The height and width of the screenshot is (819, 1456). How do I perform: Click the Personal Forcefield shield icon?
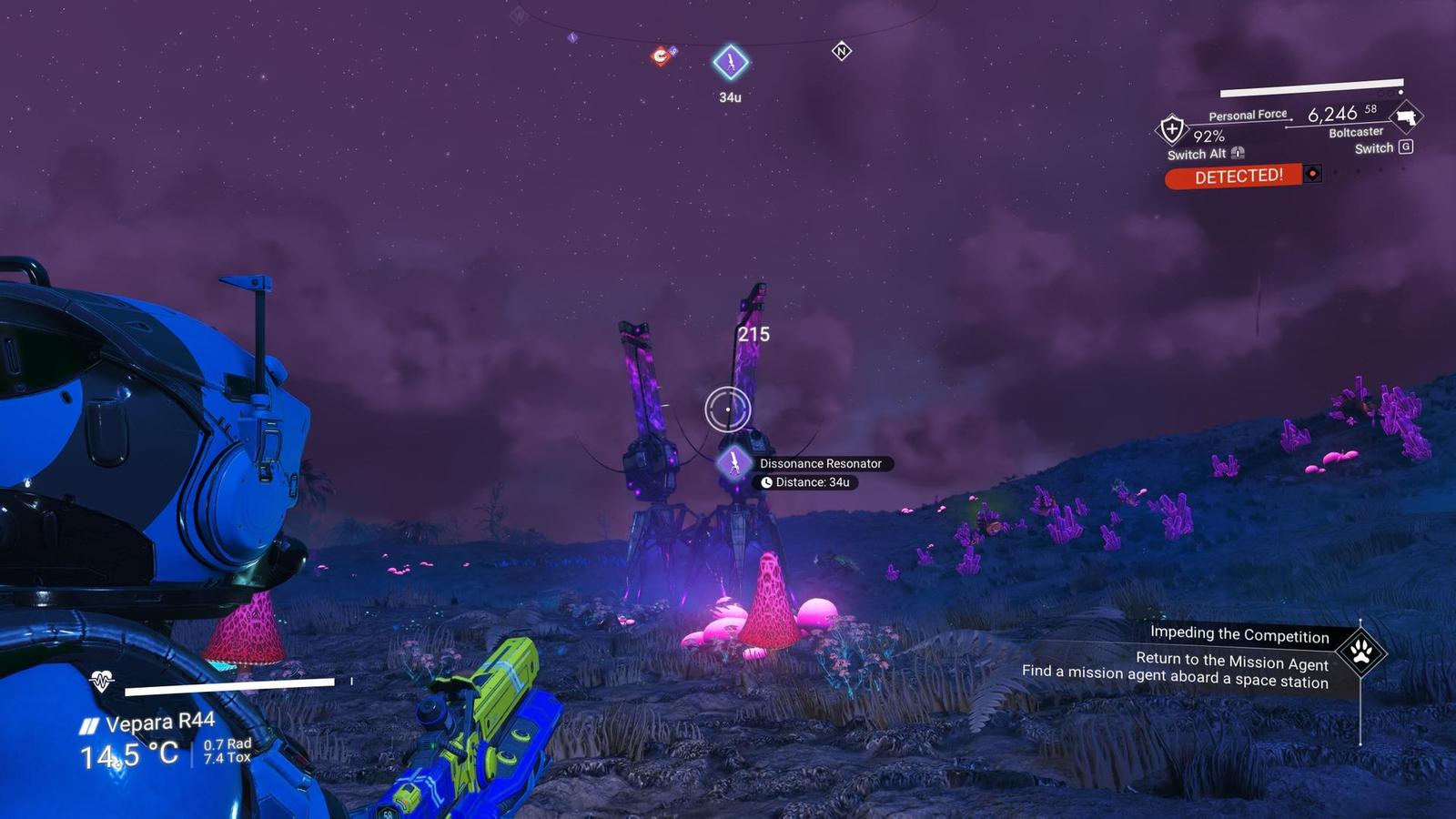pyautogui.click(x=1171, y=129)
